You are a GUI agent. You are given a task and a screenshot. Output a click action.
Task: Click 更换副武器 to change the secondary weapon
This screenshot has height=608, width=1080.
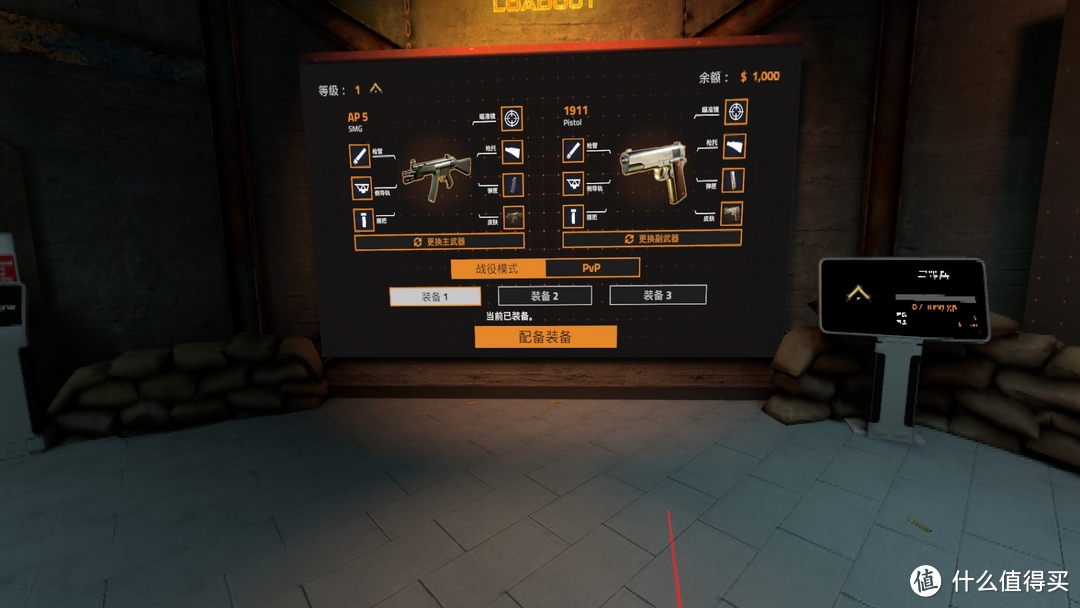pos(651,239)
